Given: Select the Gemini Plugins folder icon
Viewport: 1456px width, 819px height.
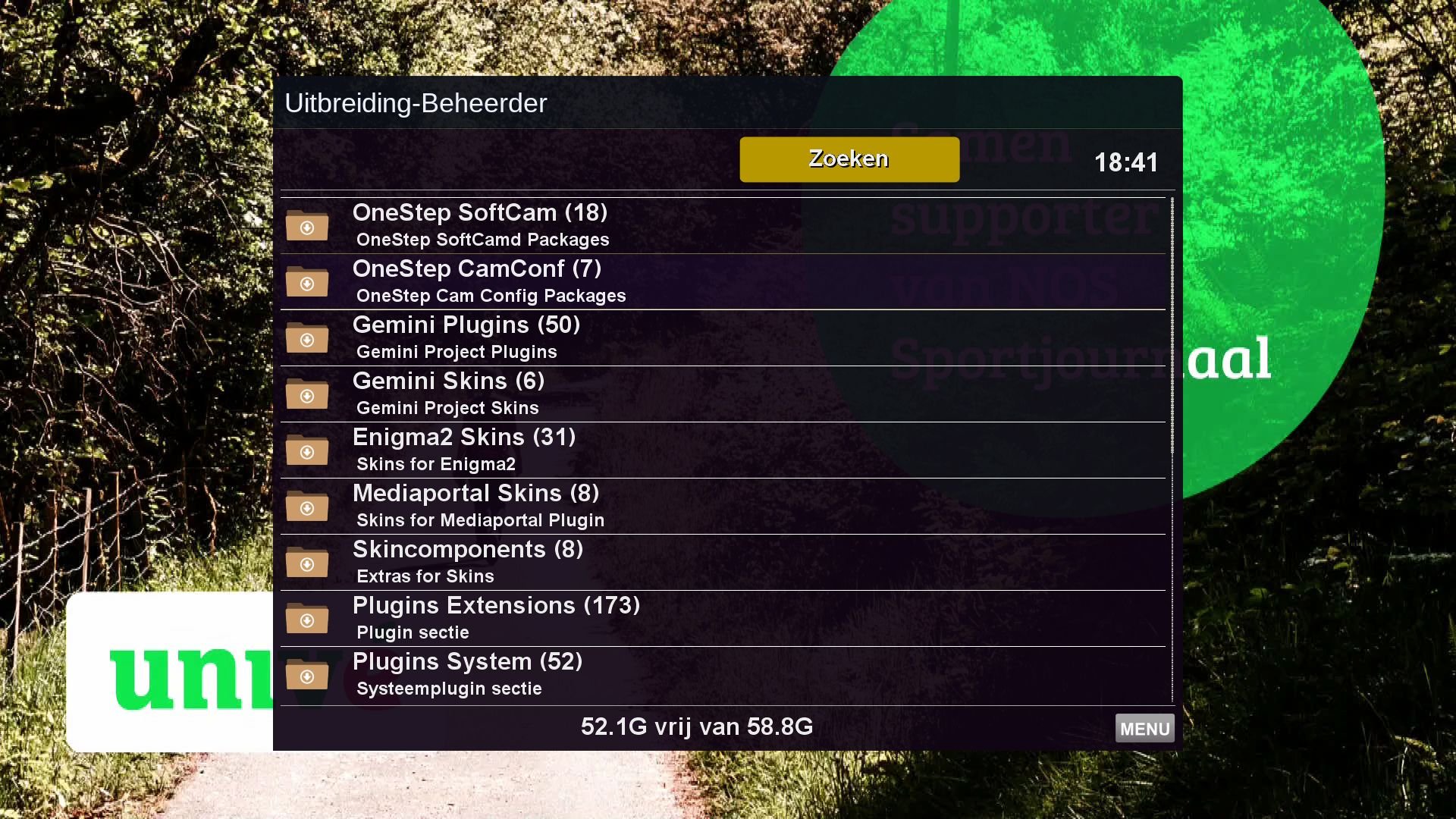Looking at the screenshot, I should click(306, 338).
